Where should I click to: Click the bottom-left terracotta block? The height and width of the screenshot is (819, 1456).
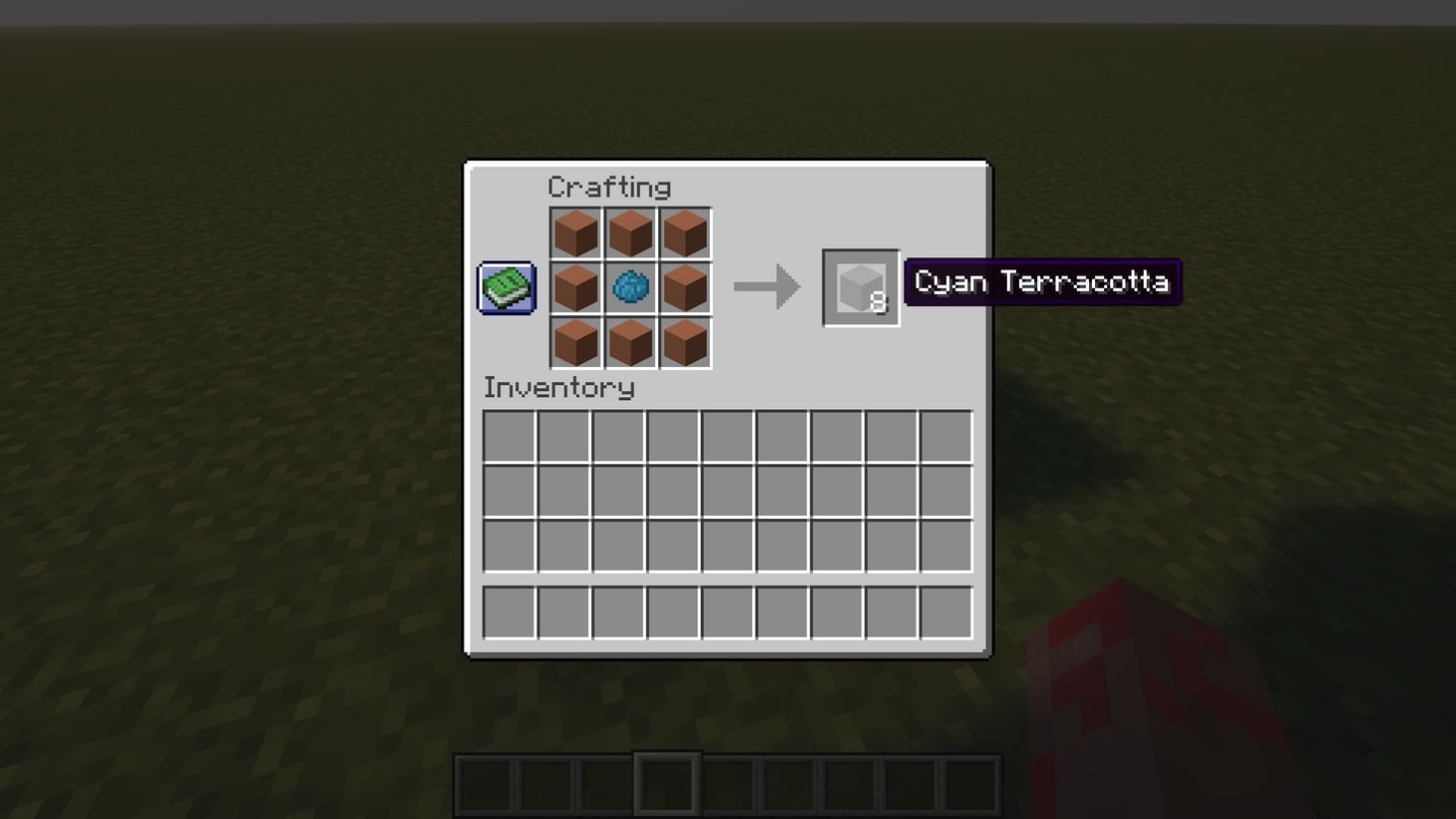pos(576,342)
